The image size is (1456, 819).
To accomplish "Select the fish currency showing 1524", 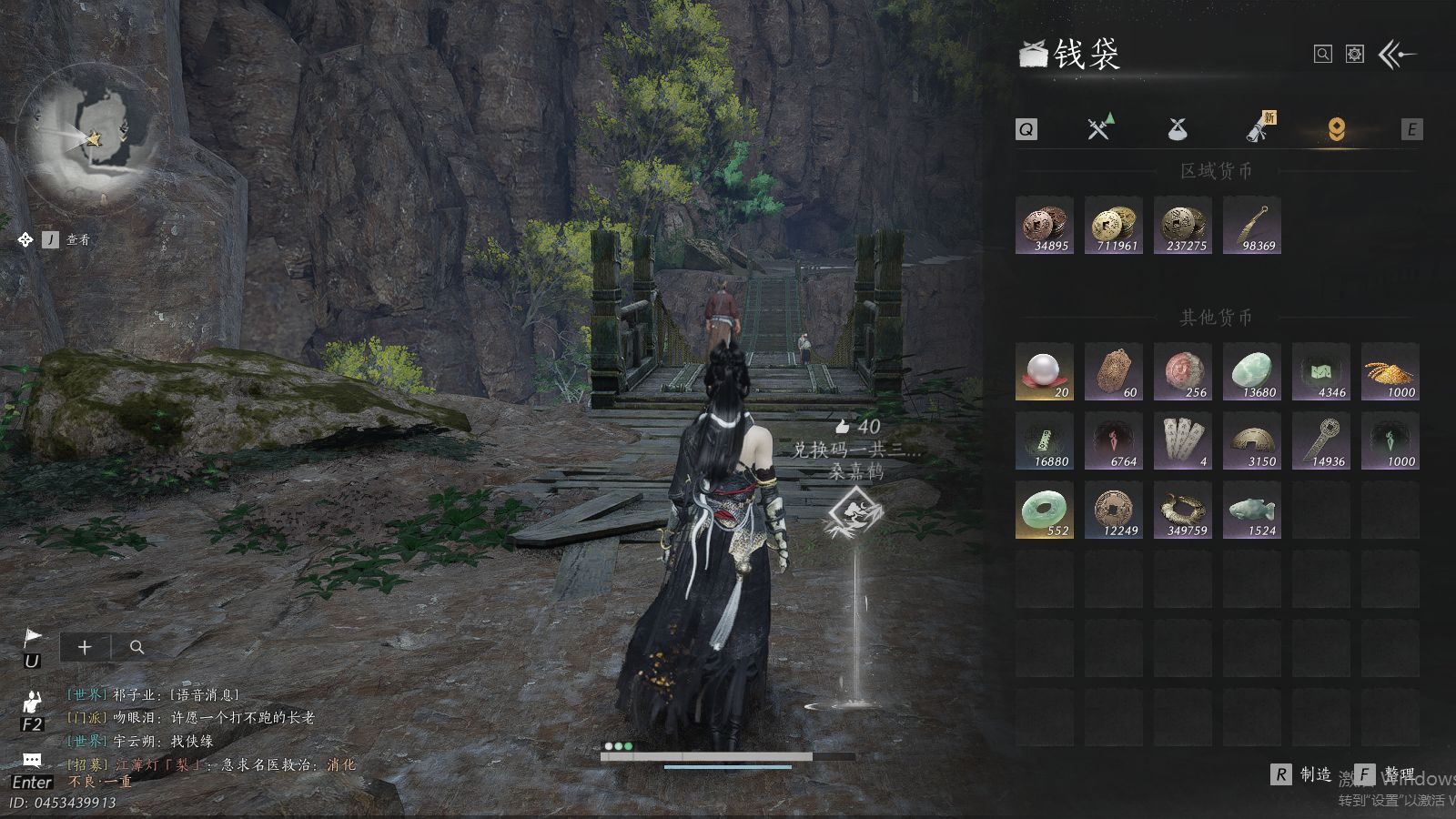I will pos(1252,511).
